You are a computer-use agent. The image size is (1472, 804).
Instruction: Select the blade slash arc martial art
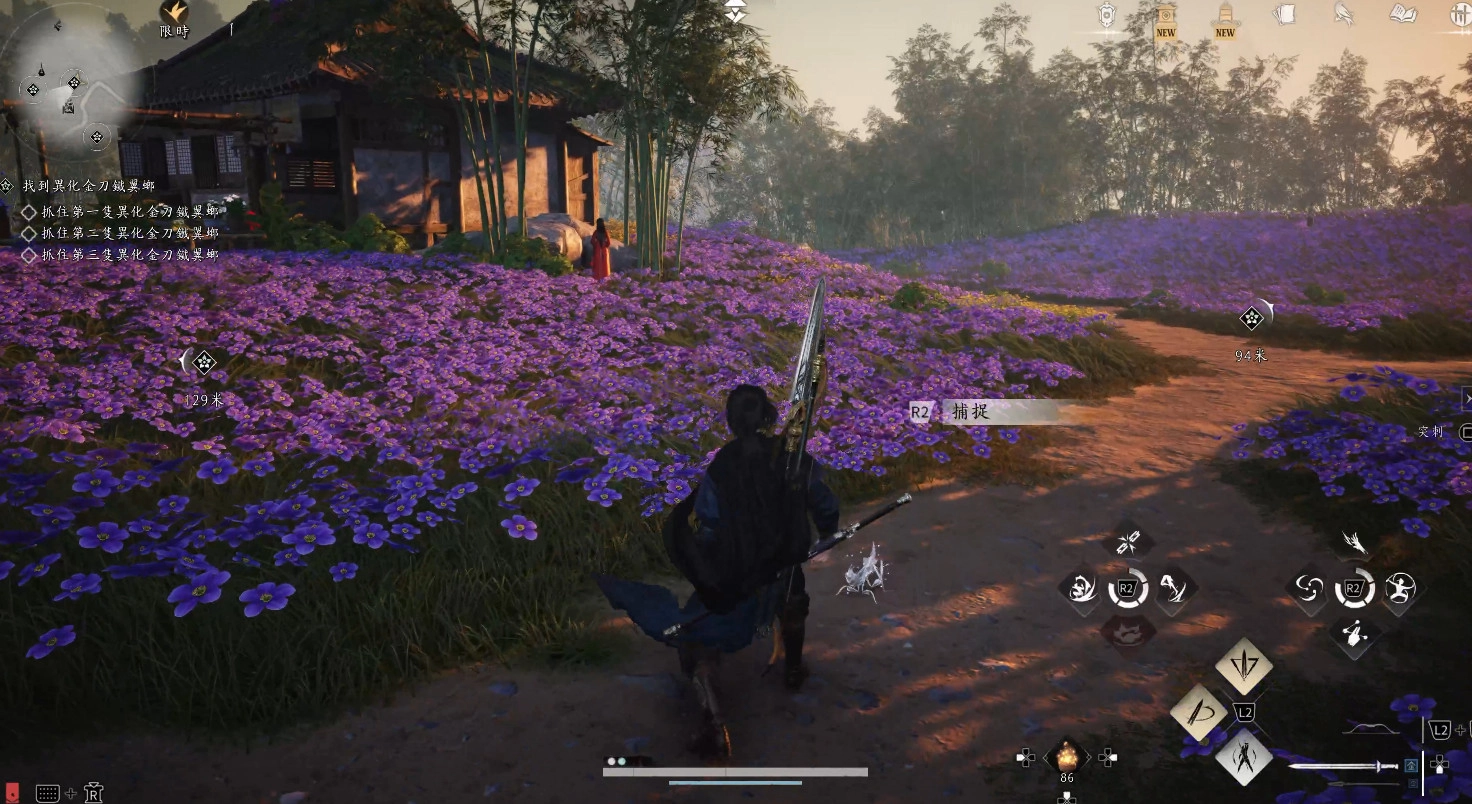click(1198, 711)
